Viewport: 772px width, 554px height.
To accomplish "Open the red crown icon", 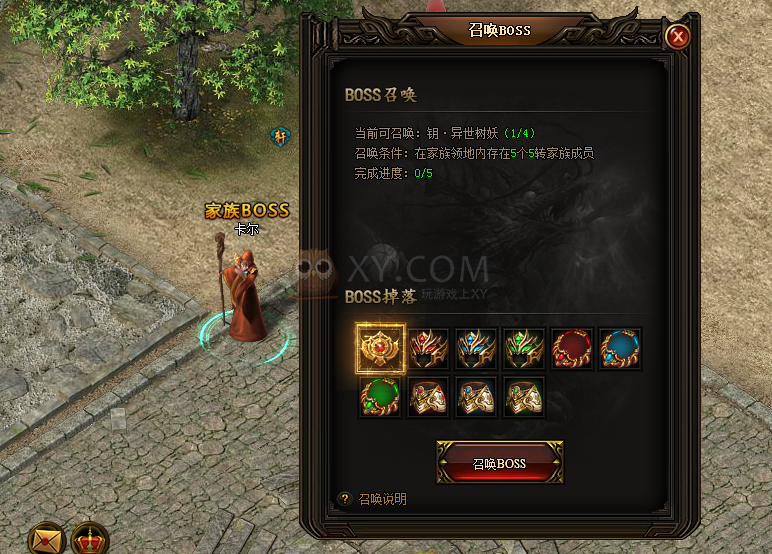I will coord(91,540).
